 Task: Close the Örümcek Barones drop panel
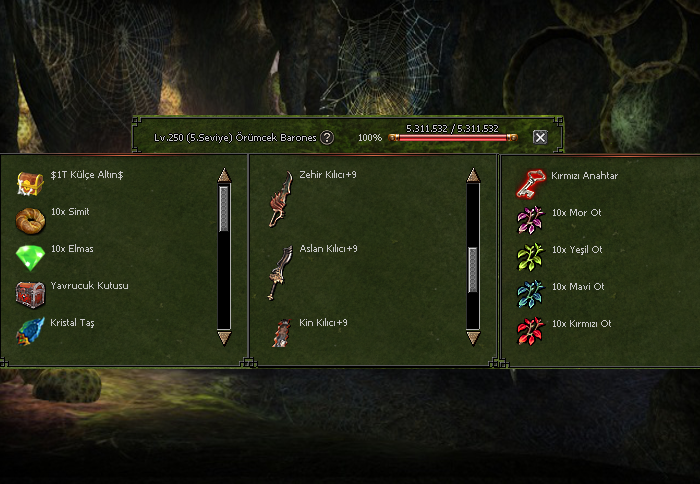[x=540, y=137]
